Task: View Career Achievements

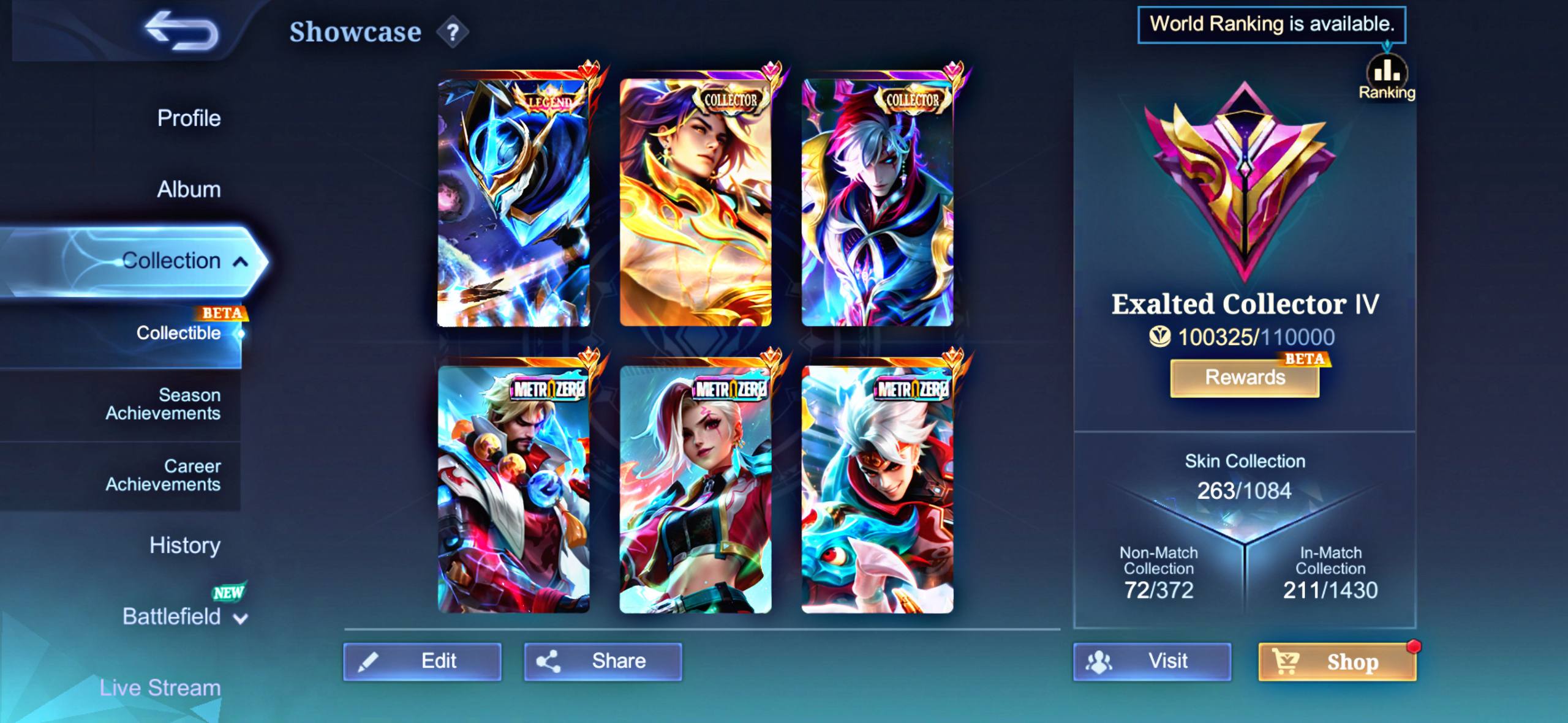Action: (x=163, y=475)
